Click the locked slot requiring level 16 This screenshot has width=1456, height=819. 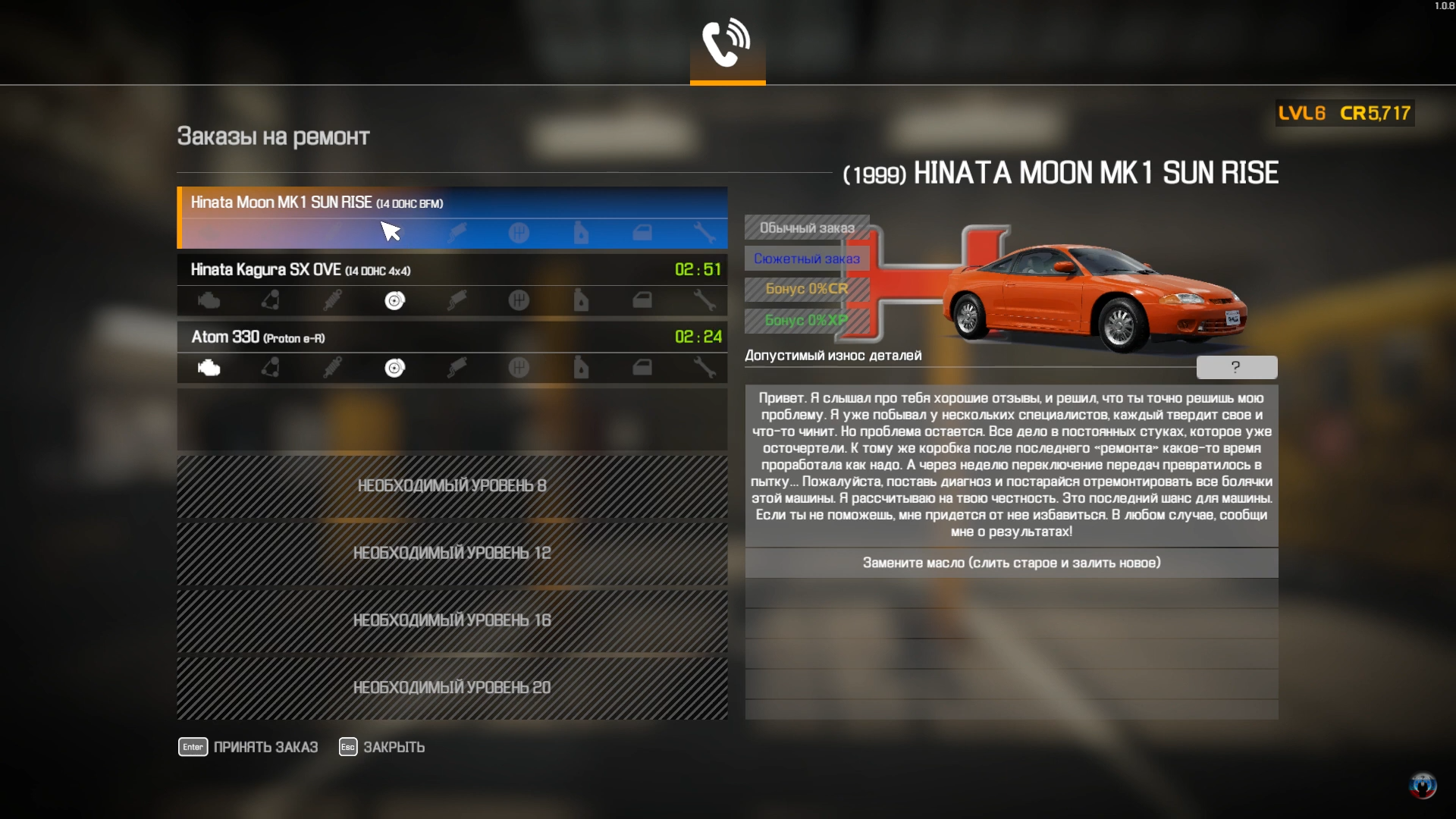[x=452, y=620]
